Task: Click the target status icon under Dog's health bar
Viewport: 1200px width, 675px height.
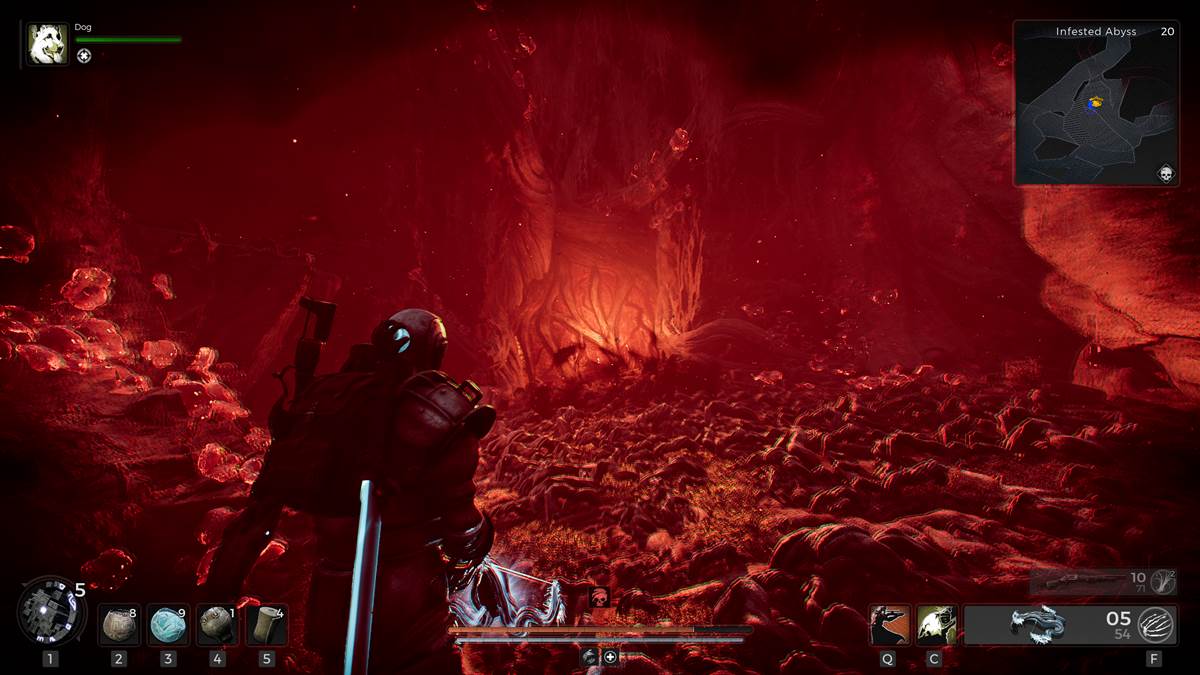Action: click(84, 56)
